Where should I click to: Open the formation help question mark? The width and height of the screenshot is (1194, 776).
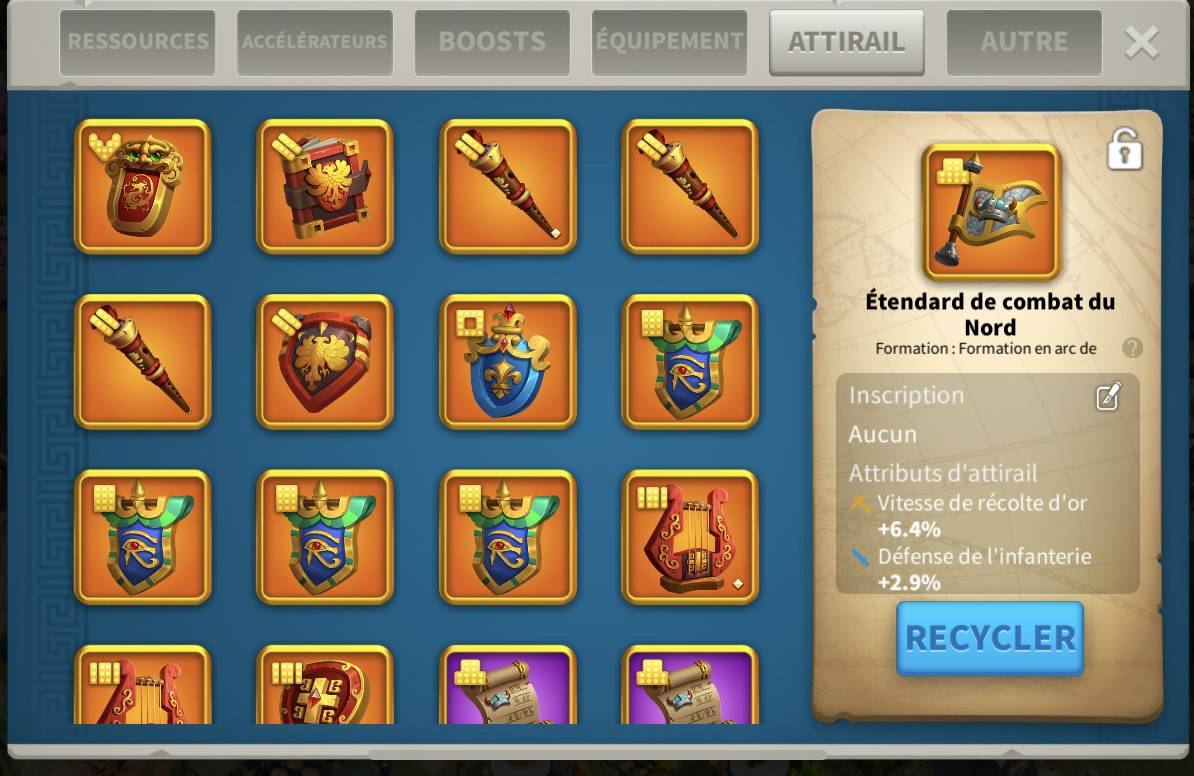pyautogui.click(x=1132, y=348)
